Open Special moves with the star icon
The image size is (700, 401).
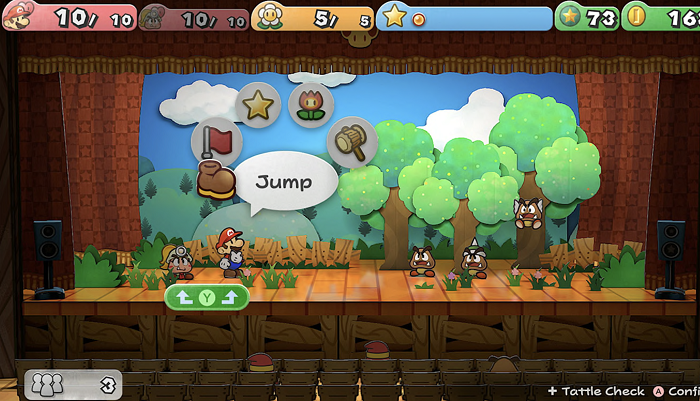click(259, 104)
